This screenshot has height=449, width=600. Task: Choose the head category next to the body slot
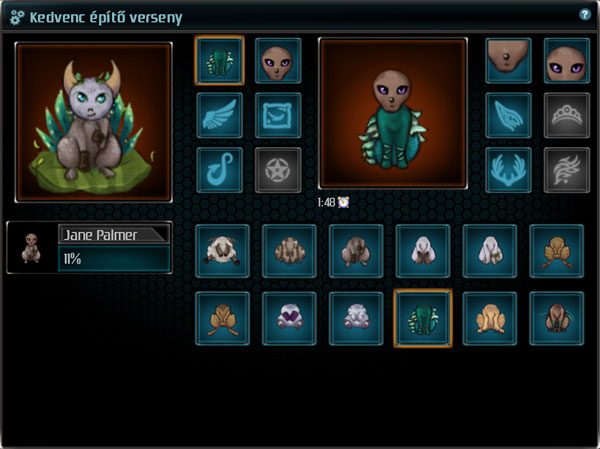[278, 62]
